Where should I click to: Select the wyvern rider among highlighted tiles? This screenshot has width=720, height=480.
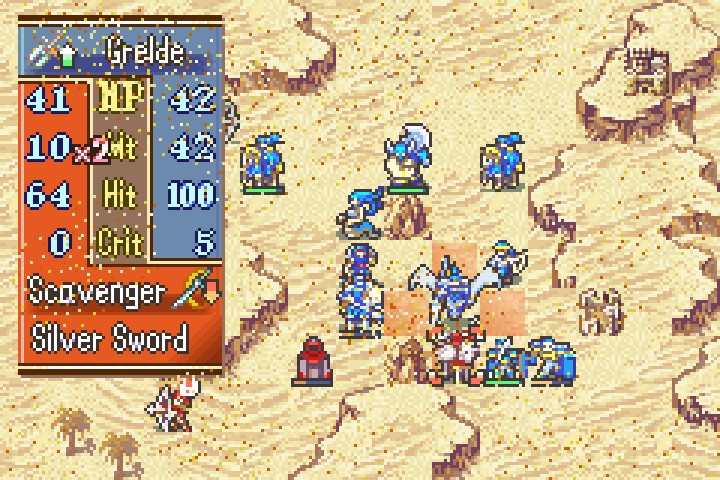(x=454, y=293)
